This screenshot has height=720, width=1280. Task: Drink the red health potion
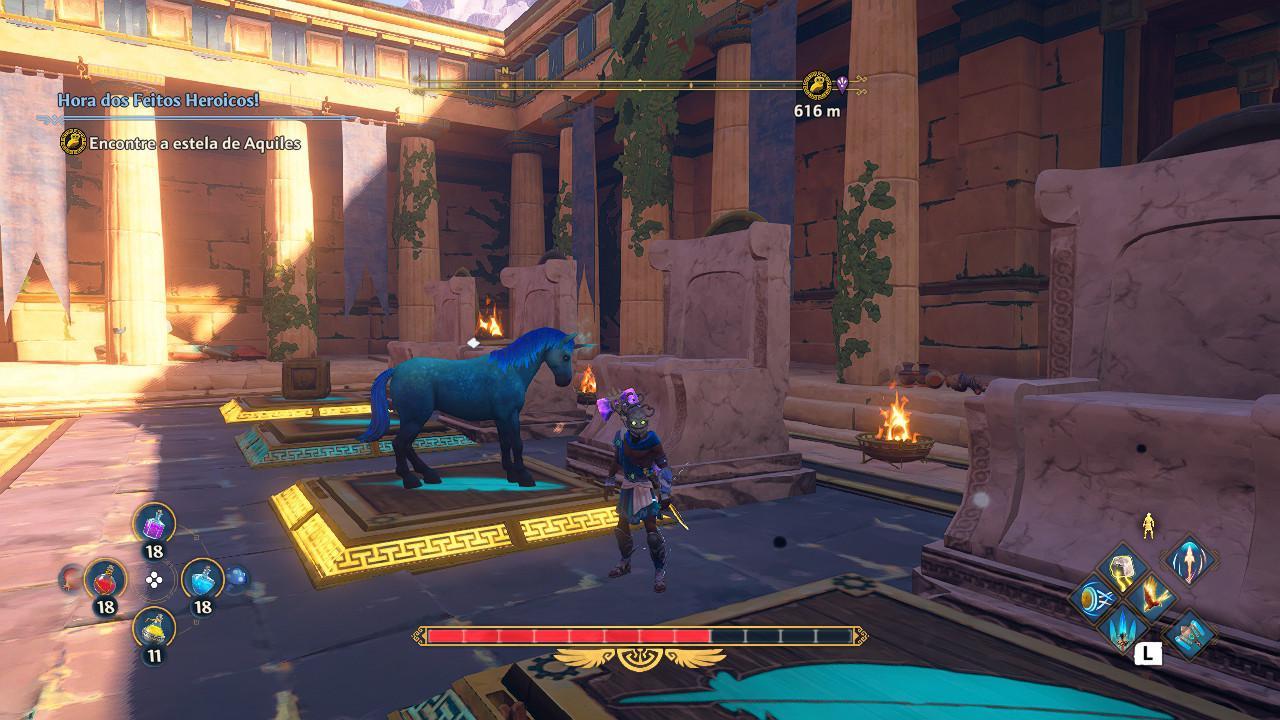pos(105,579)
